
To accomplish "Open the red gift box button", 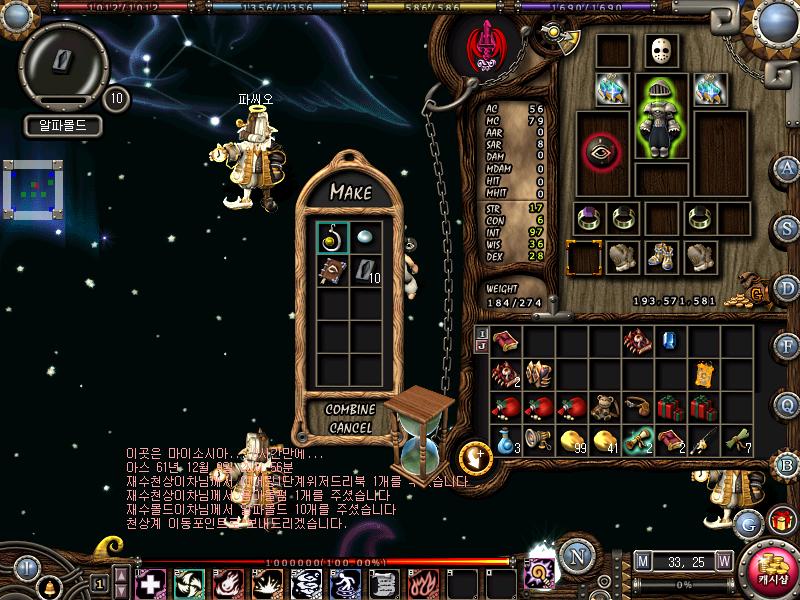I will click(x=780, y=522).
